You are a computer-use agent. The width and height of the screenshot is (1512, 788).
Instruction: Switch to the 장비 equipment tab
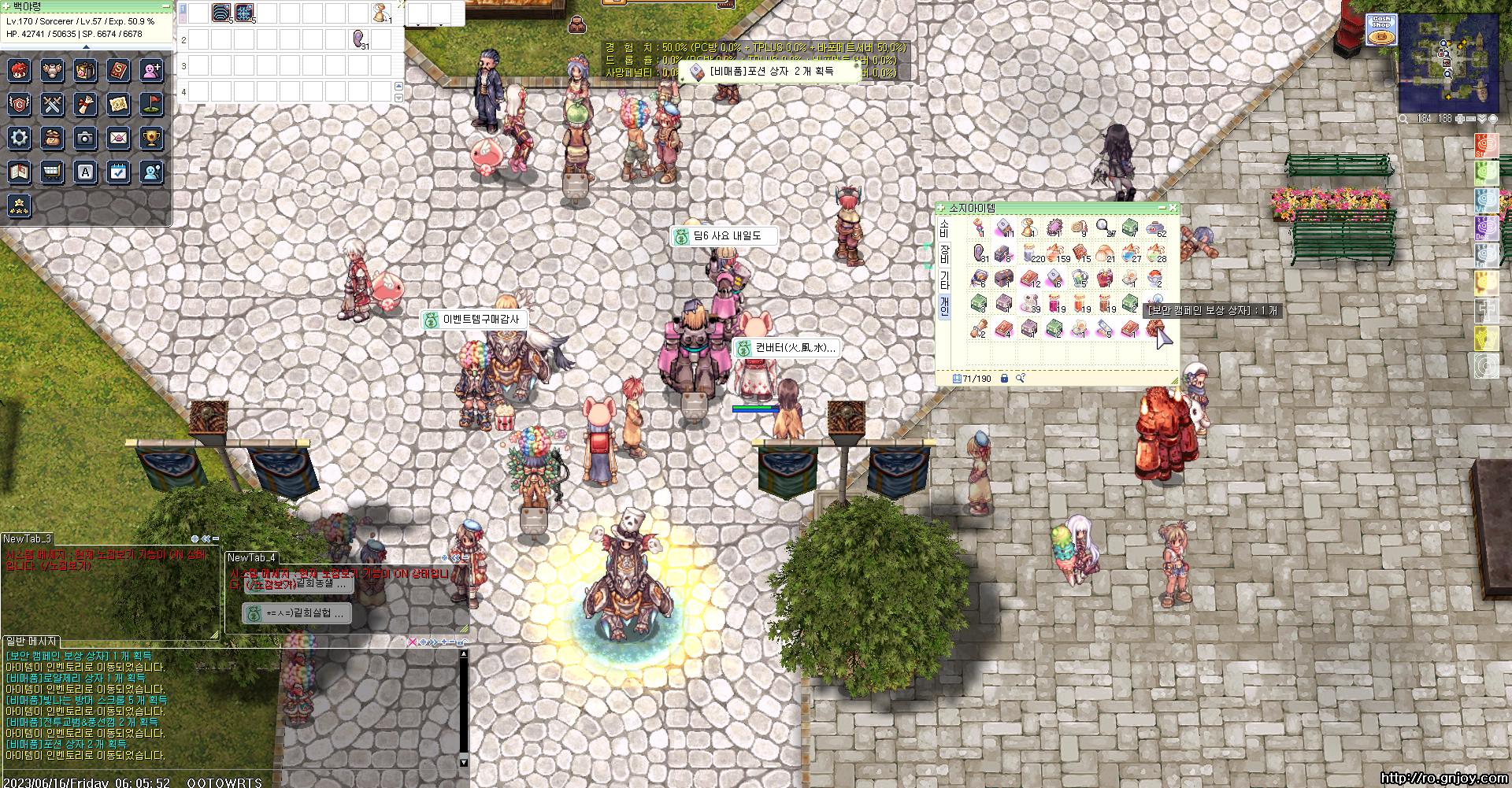coord(945,253)
